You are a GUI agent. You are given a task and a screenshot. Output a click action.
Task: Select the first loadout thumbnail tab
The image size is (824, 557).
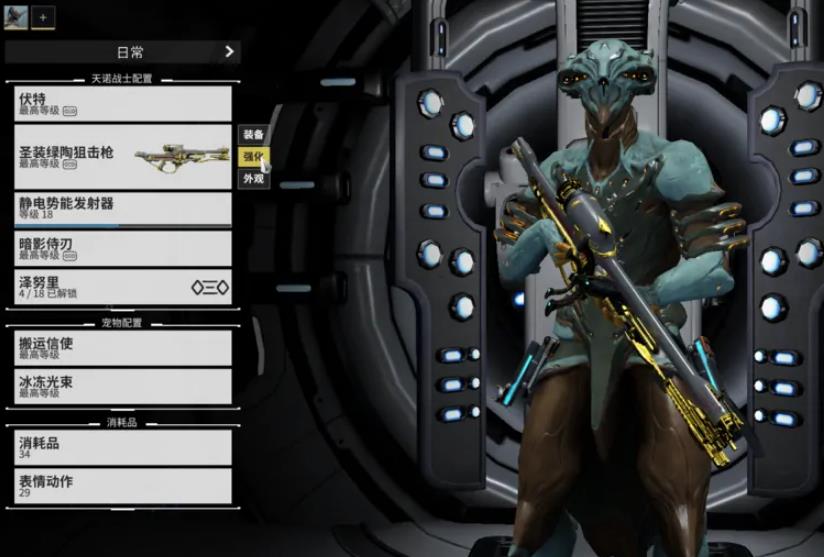pyautogui.click(x=16, y=17)
